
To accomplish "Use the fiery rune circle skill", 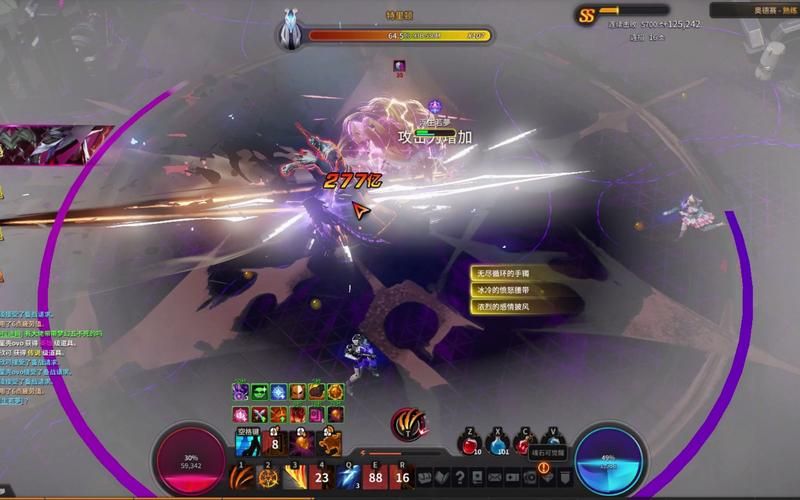I will pyautogui.click(x=268, y=477).
